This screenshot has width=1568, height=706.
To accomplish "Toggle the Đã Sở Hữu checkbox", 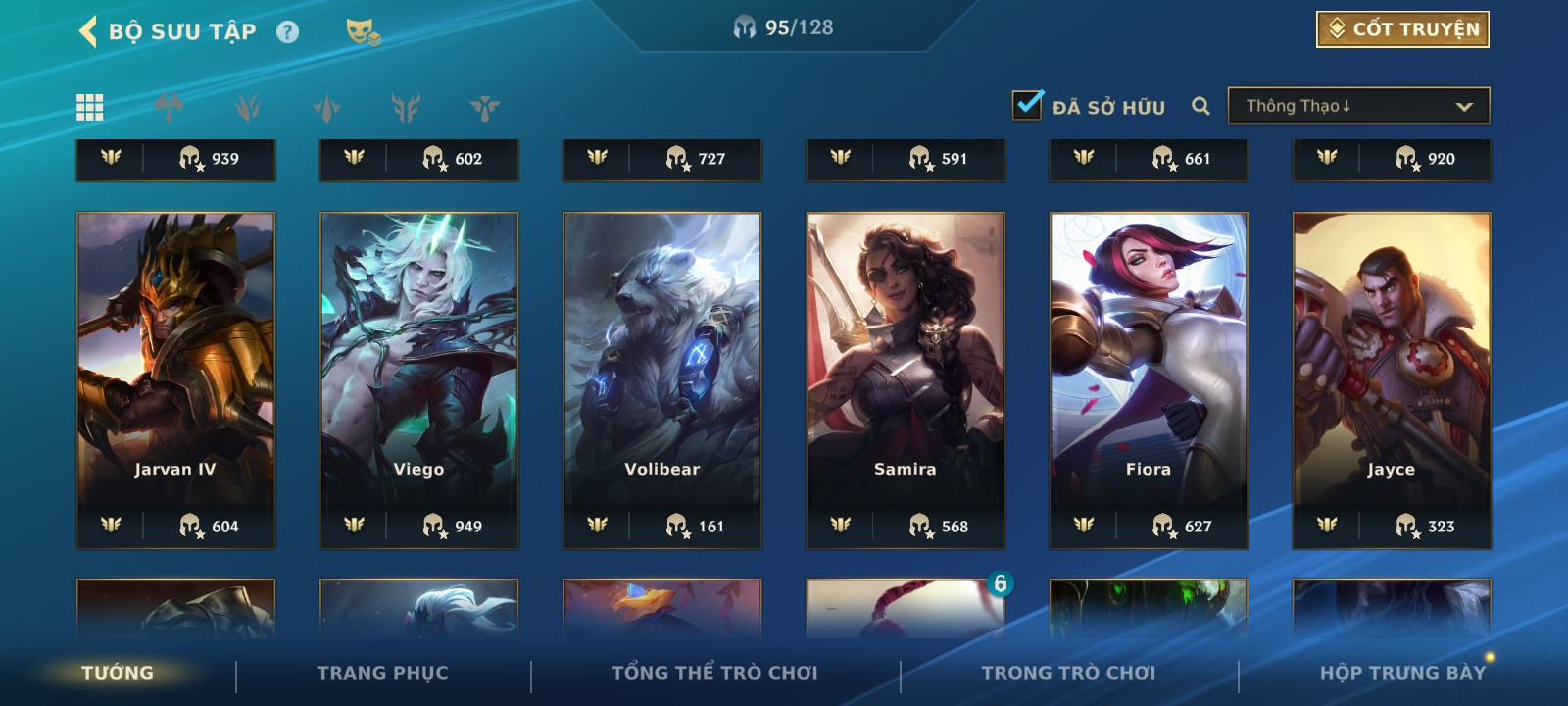I will coord(1027,105).
